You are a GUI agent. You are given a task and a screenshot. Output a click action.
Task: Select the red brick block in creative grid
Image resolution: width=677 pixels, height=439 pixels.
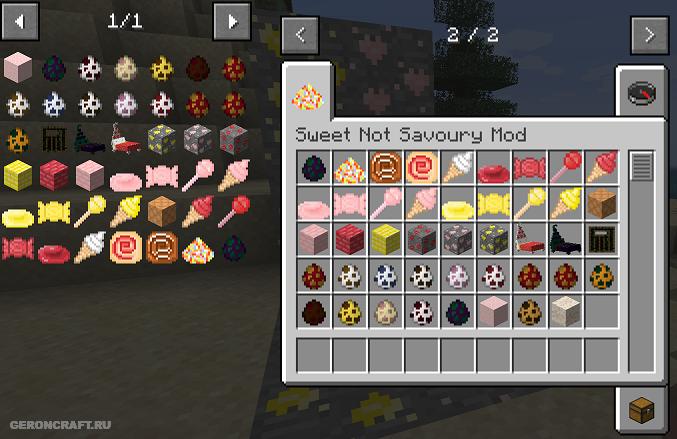pyautogui.click(x=349, y=239)
